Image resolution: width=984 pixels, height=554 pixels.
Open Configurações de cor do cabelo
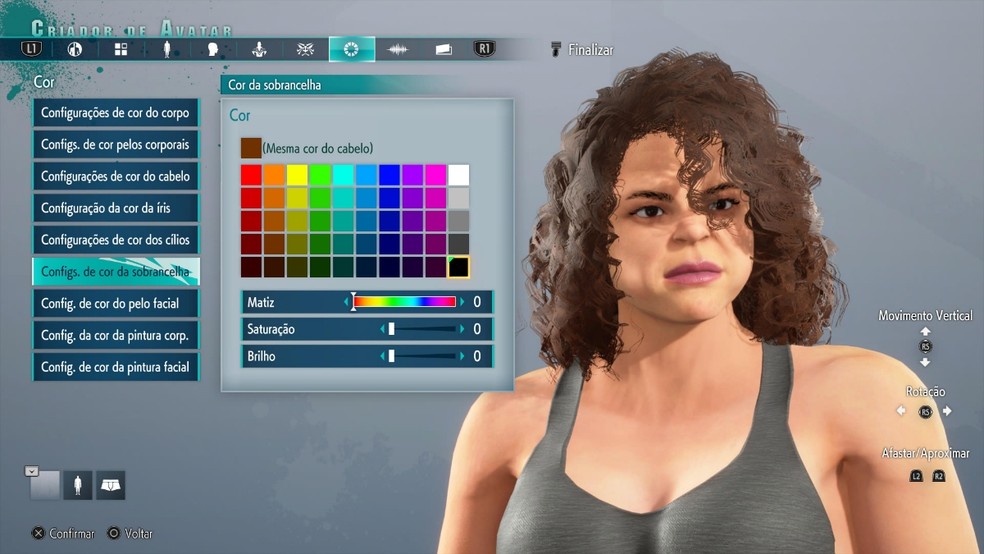(115, 177)
